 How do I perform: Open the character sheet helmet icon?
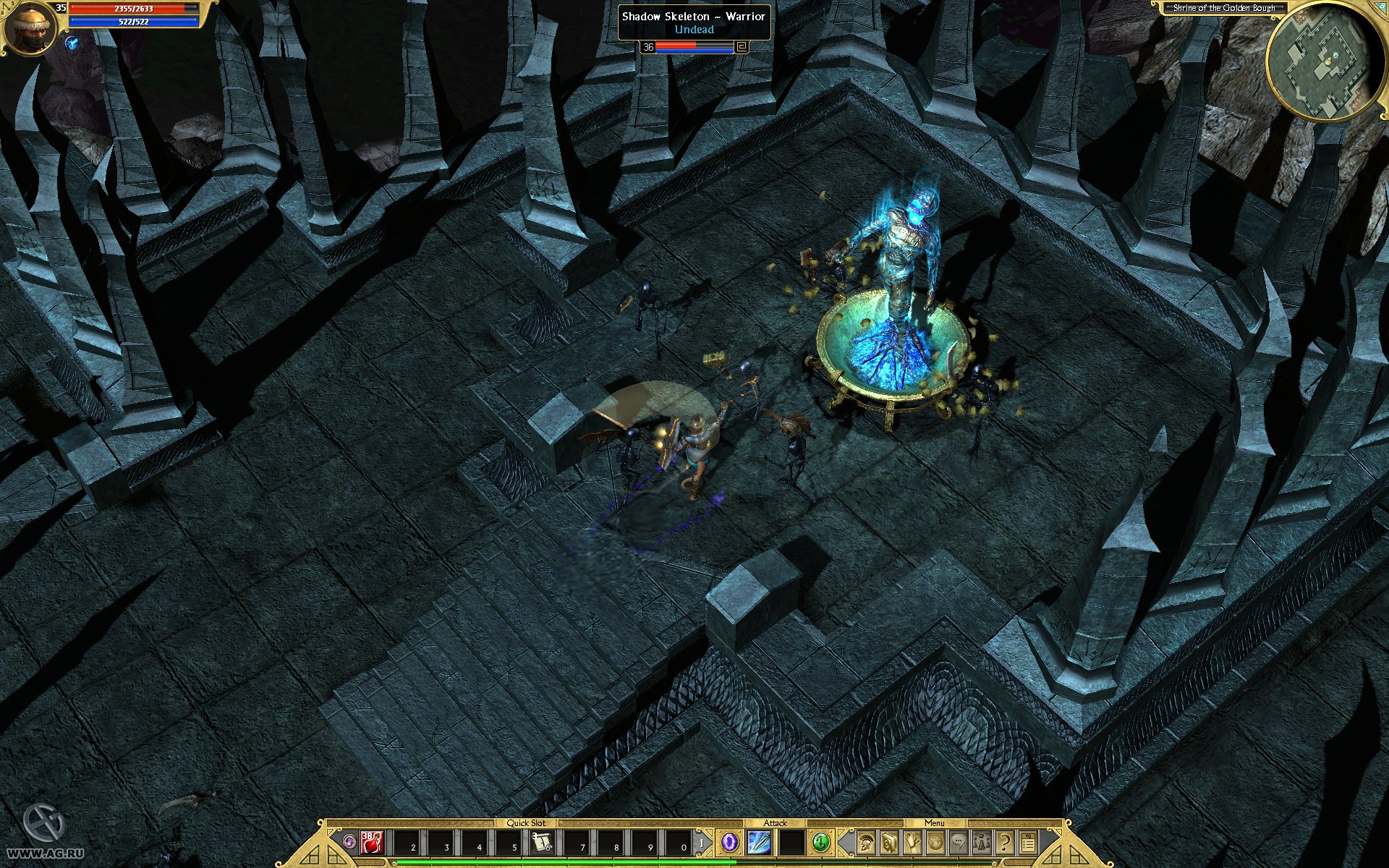[865, 843]
